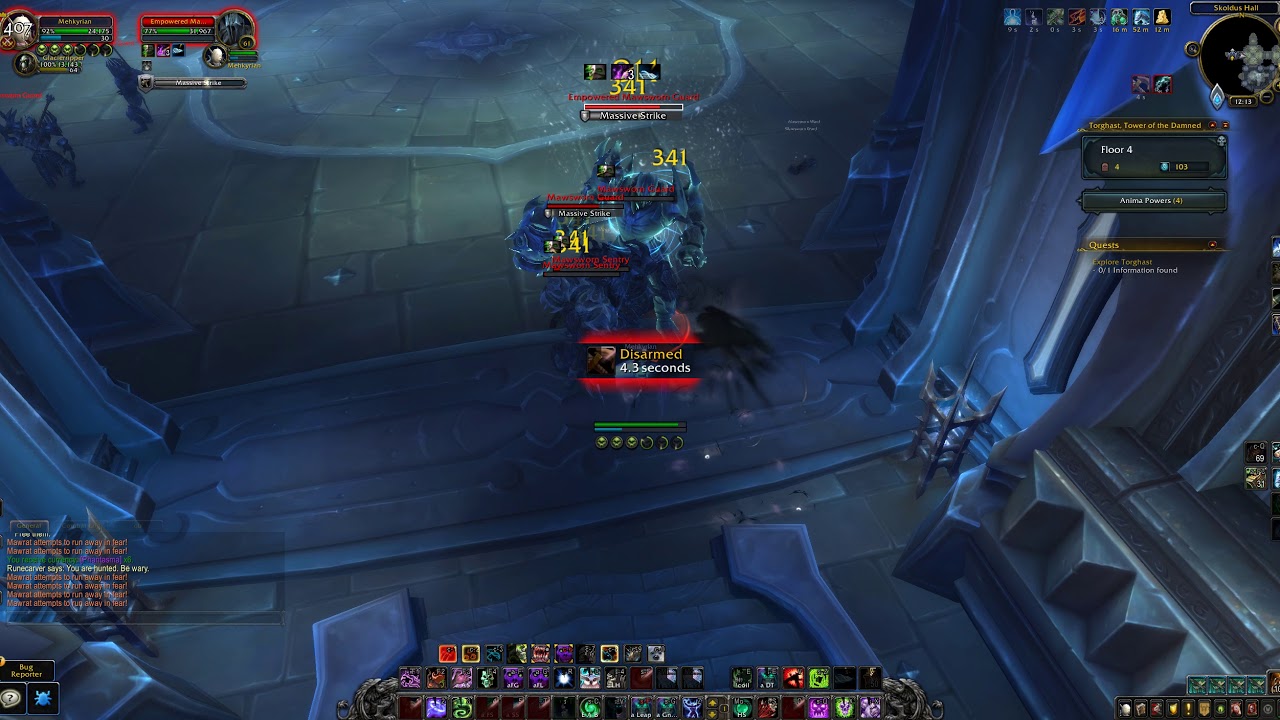Click the Disarmed debuff icon

tap(600, 360)
